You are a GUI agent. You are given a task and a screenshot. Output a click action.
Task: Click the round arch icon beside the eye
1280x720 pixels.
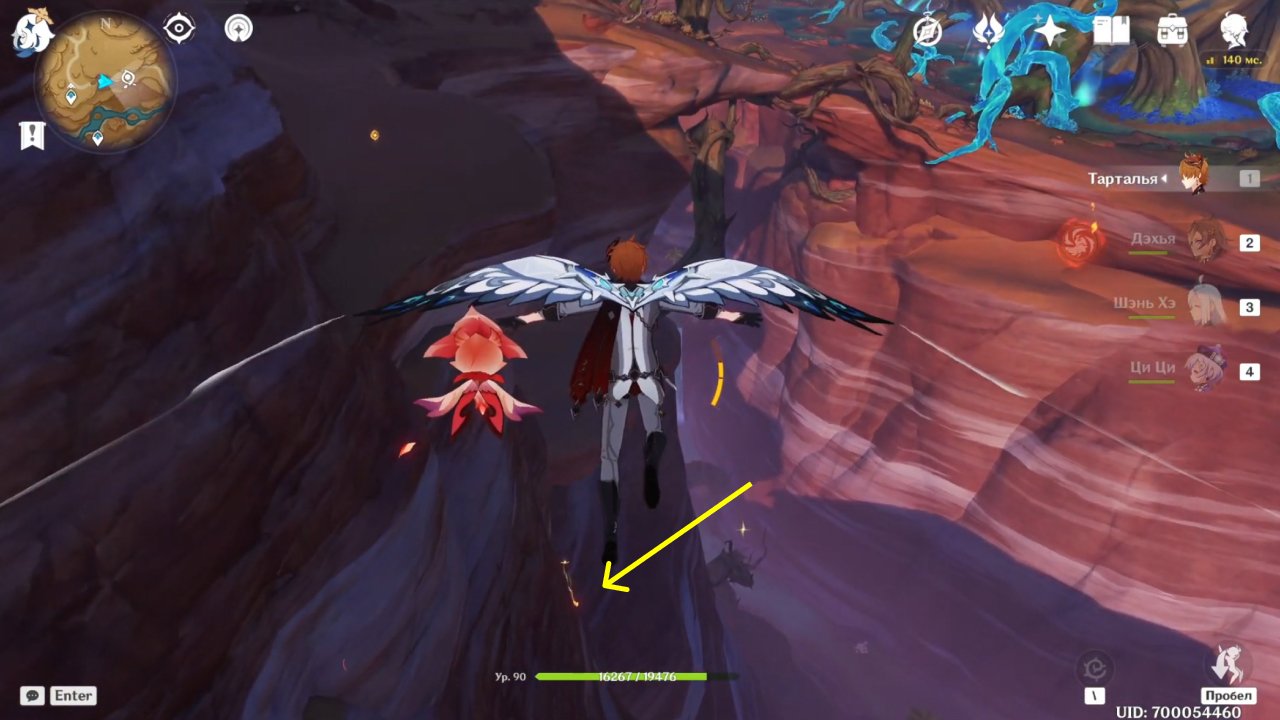click(x=239, y=28)
